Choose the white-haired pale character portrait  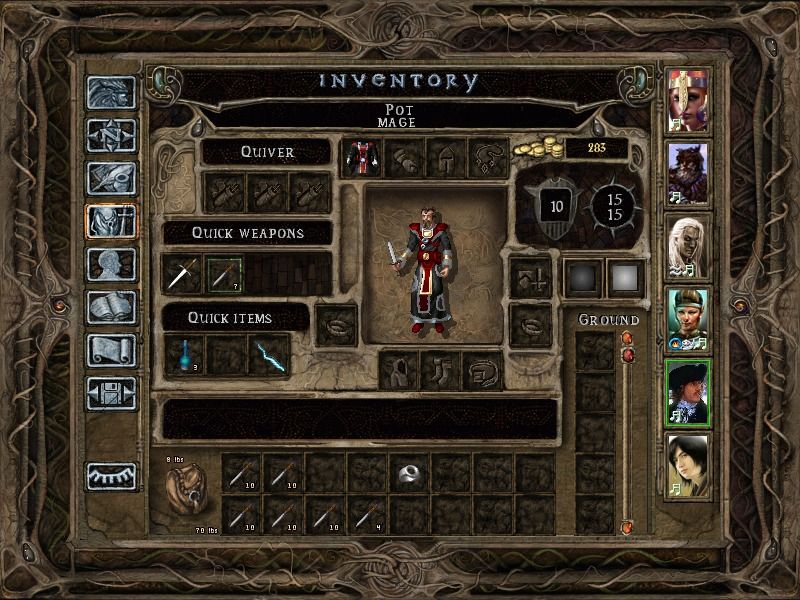click(688, 247)
